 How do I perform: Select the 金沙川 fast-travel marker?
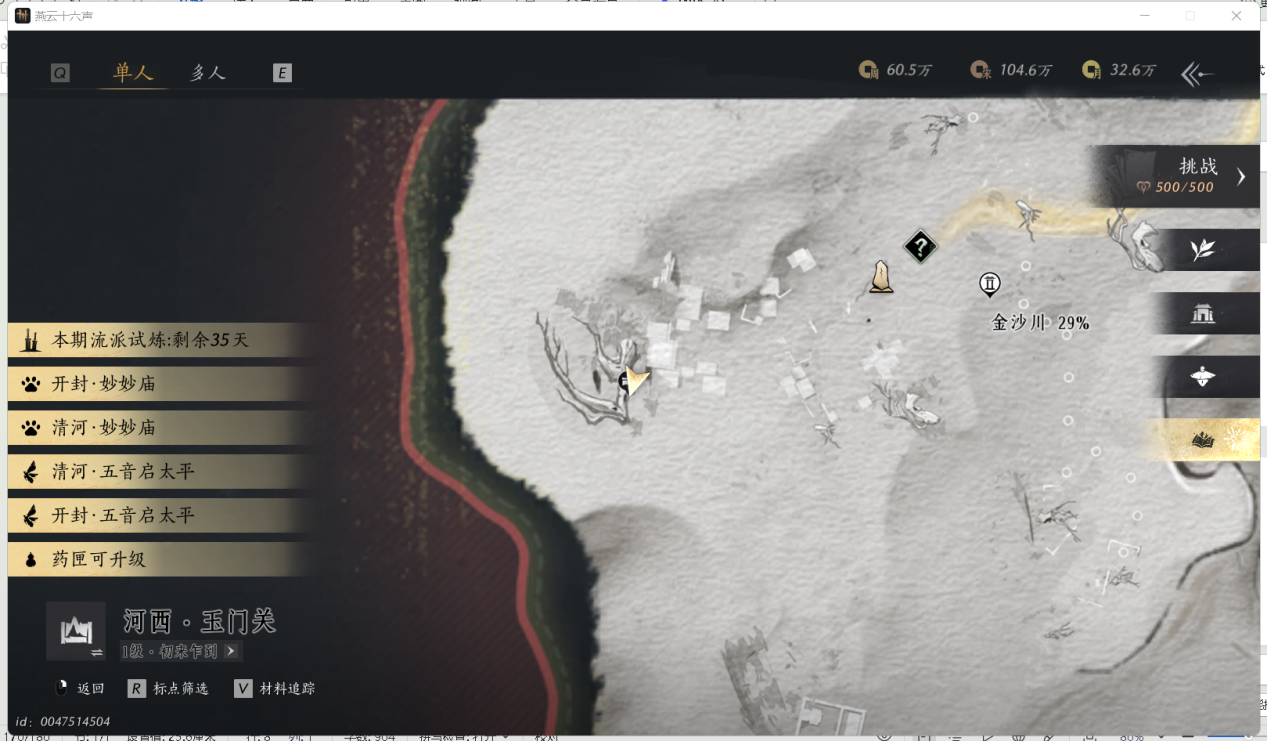tap(989, 285)
